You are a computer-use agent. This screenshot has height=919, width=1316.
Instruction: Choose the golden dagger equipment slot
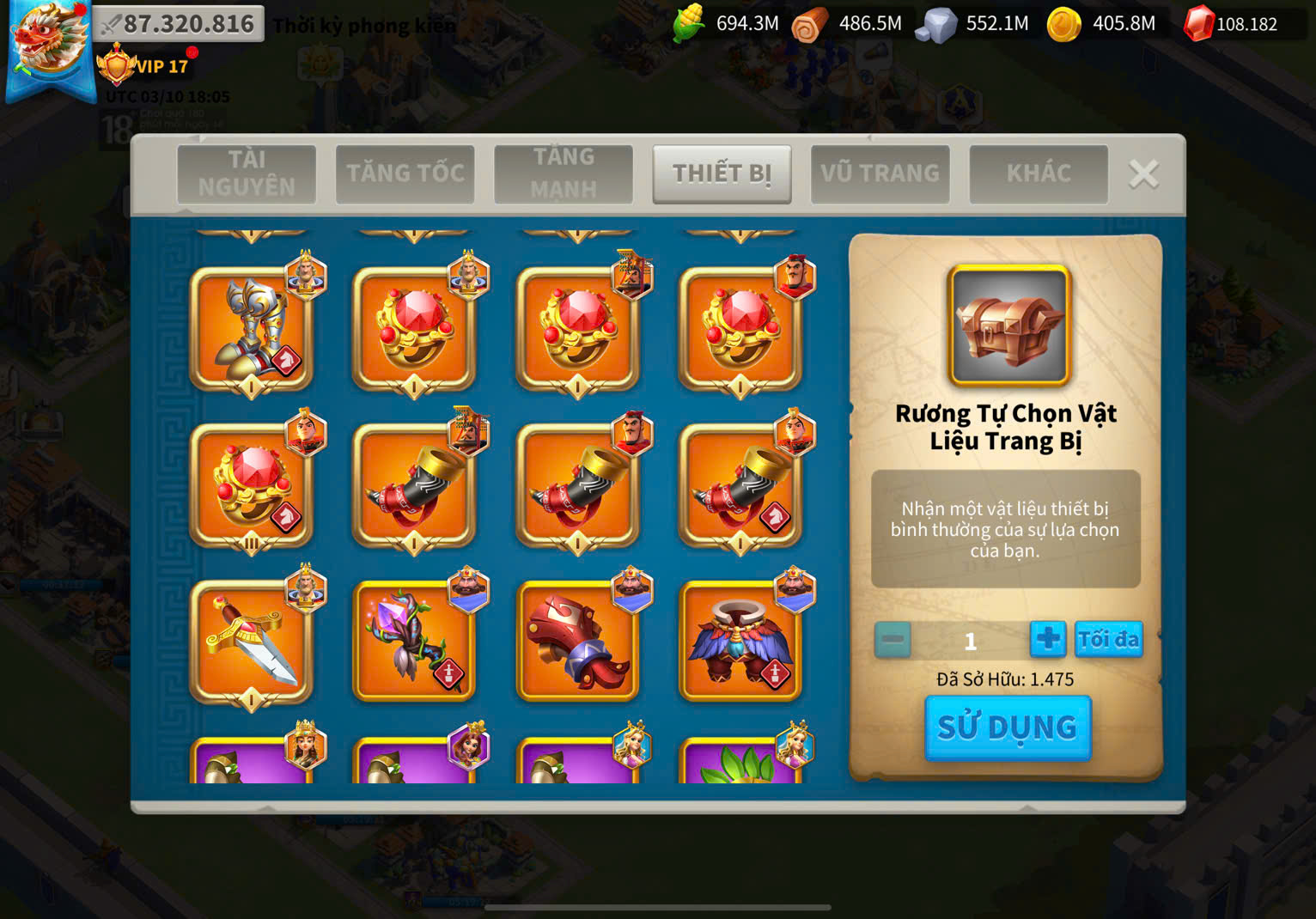(251, 641)
